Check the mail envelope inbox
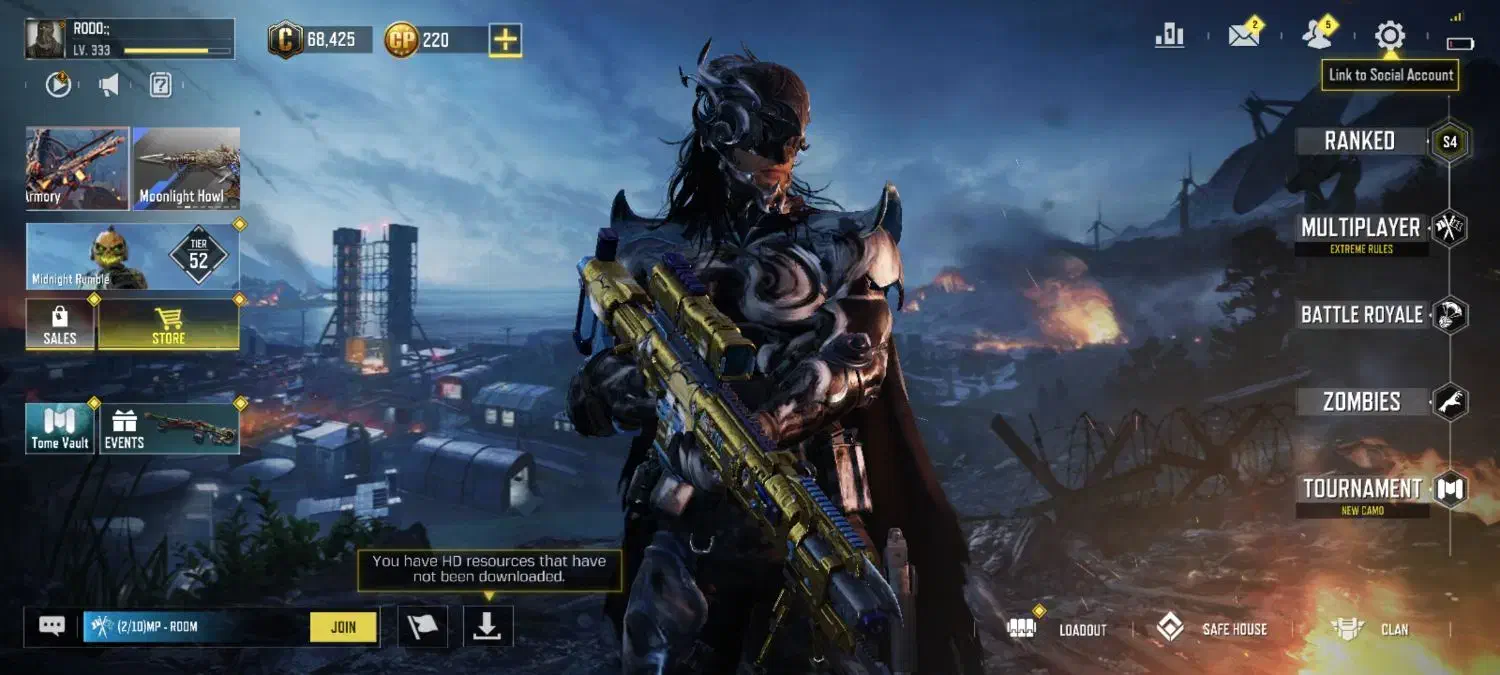The image size is (1500, 675). pos(1243,37)
